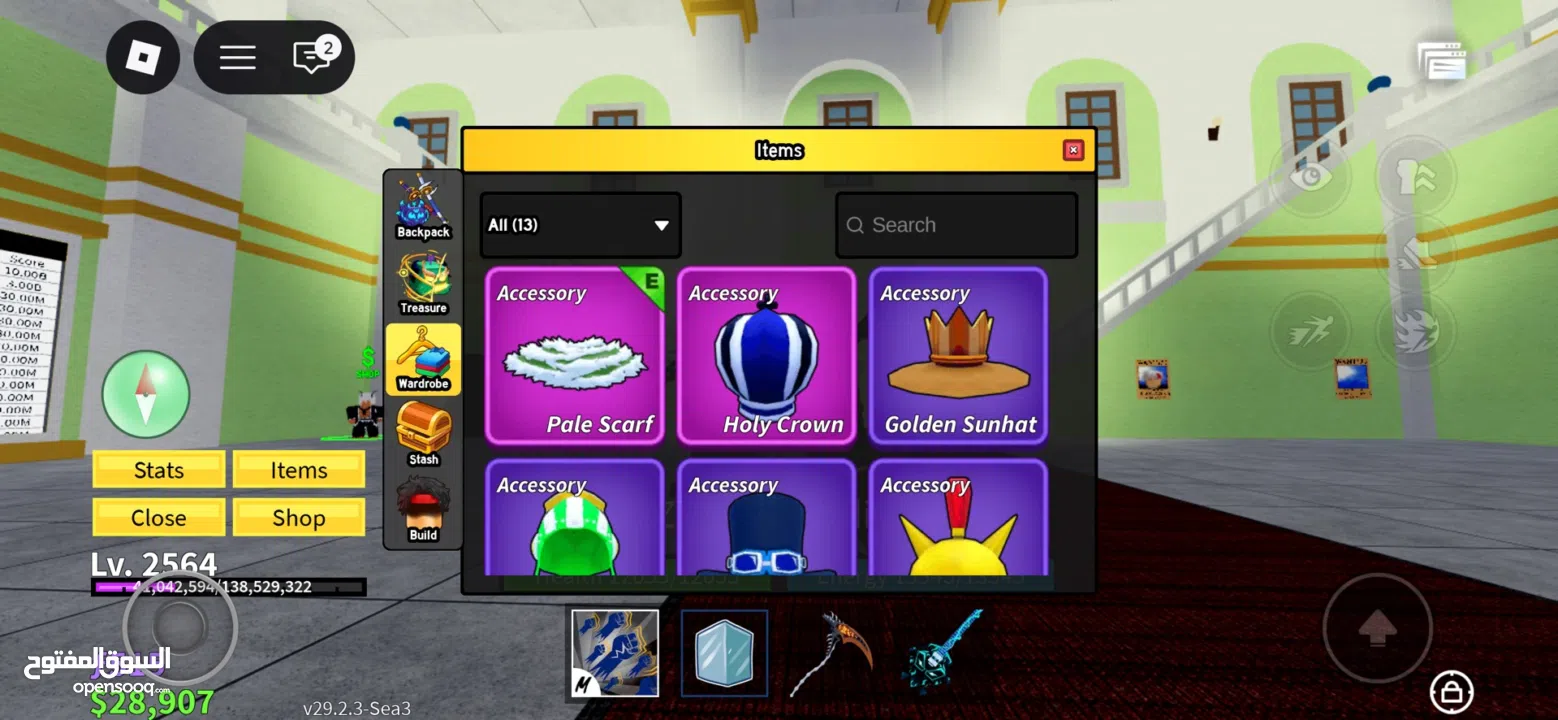
Task: Pick the Golden Sunhat accessory
Action: pyautogui.click(x=958, y=356)
